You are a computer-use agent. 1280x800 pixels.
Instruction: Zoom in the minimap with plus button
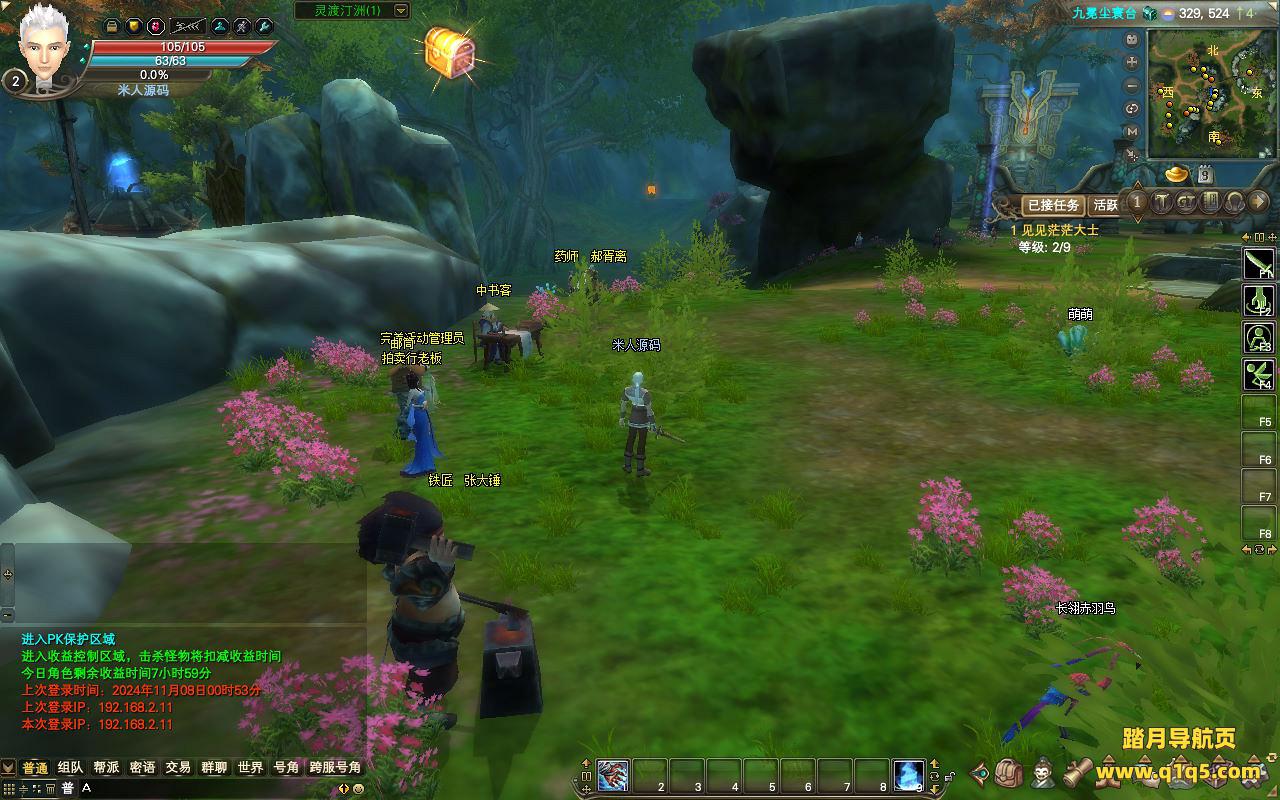(1132, 60)
